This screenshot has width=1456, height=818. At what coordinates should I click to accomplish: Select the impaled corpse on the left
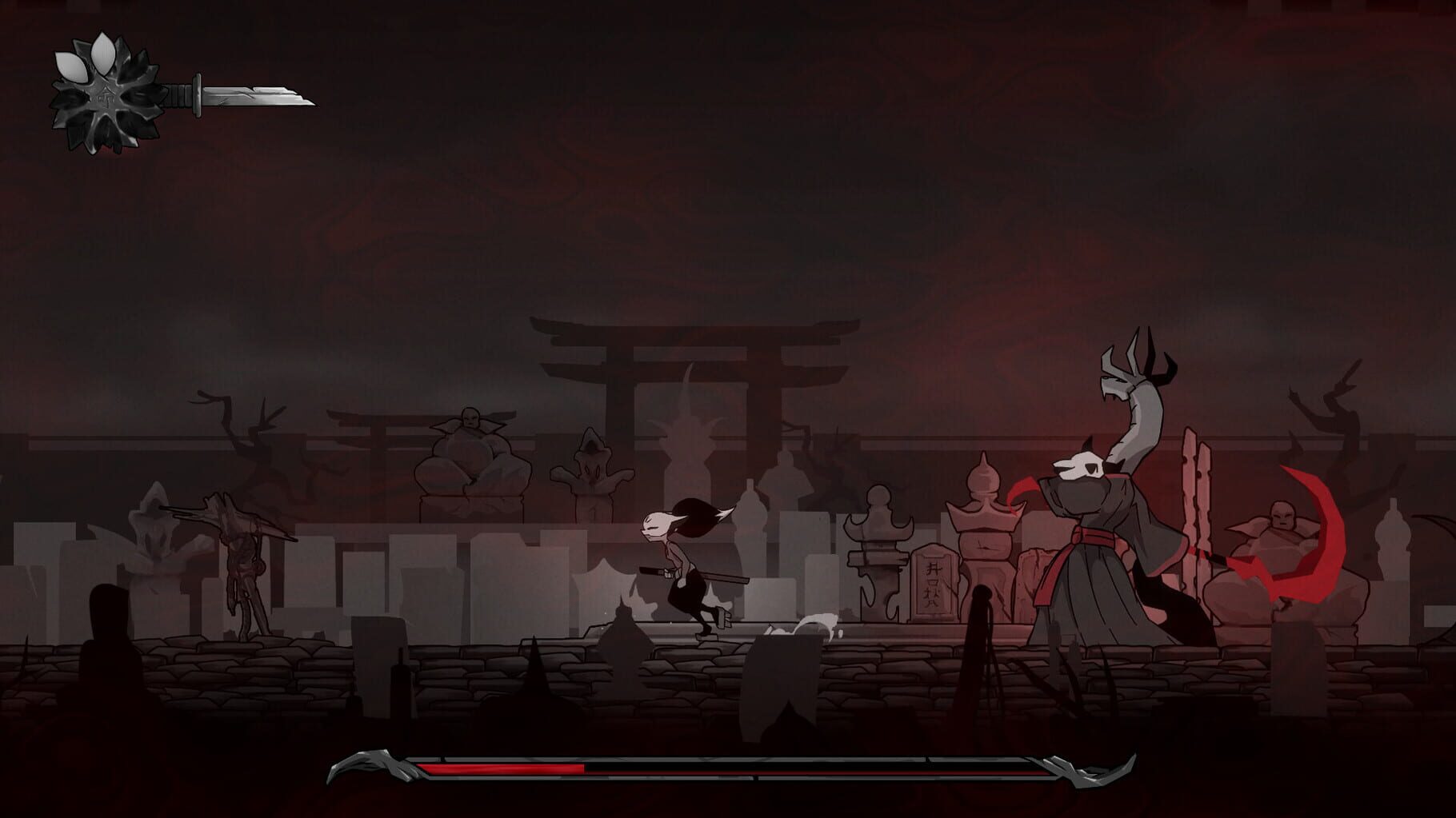pyautogui.click(x=240, y=568)
